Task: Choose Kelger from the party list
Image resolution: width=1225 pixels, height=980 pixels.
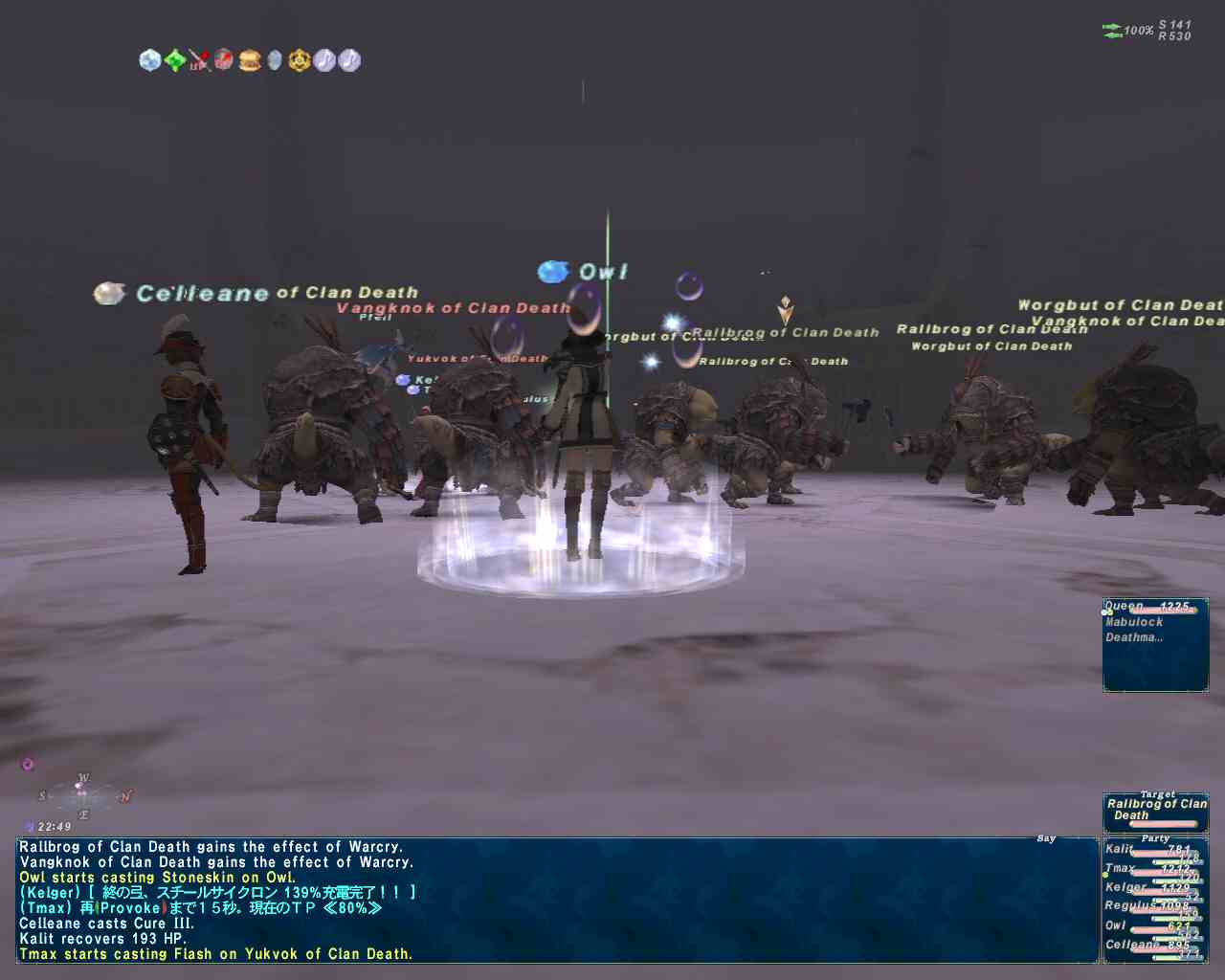Action: [x=1125, y=887]
